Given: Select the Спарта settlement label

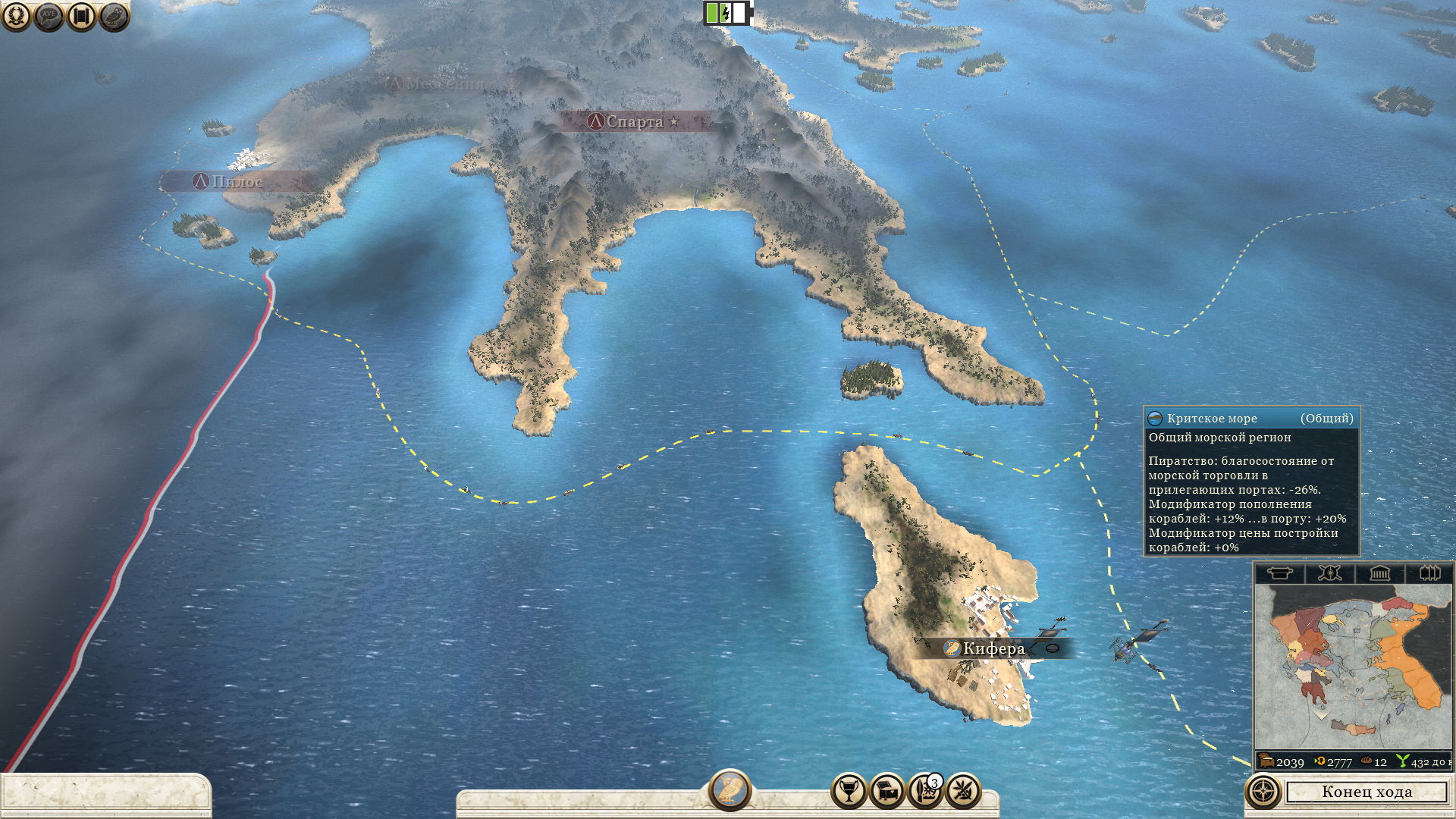Looking at the screenshot, I should (x=634, y=121).
